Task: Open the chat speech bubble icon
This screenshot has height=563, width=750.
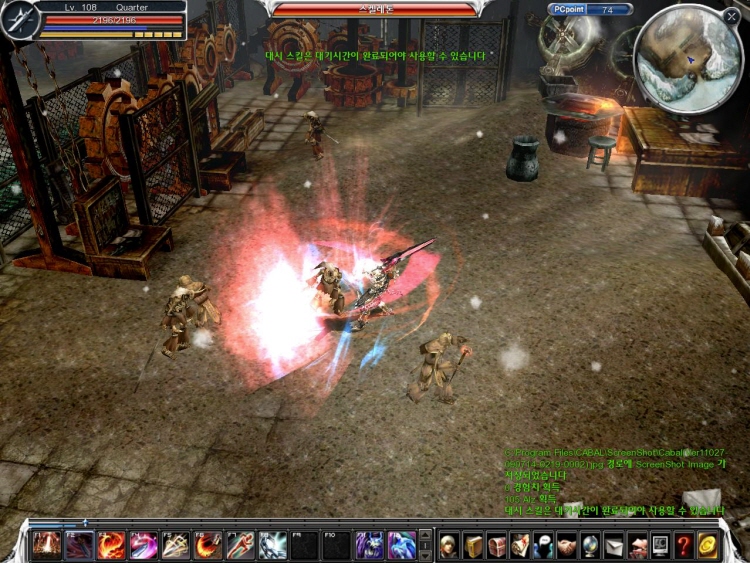Action: [x=543, y=545]
